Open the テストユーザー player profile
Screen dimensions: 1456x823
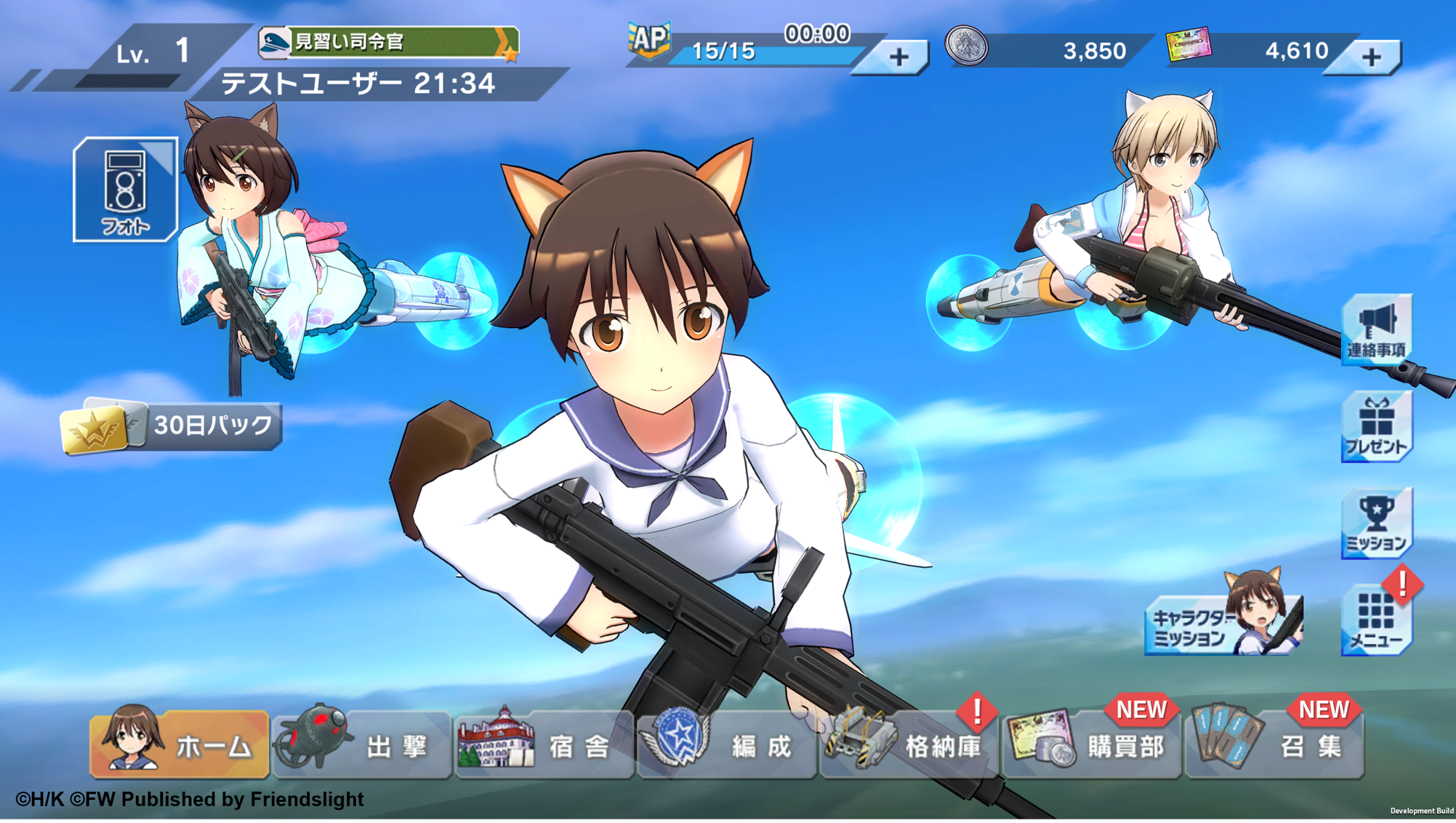click(358, 84)
